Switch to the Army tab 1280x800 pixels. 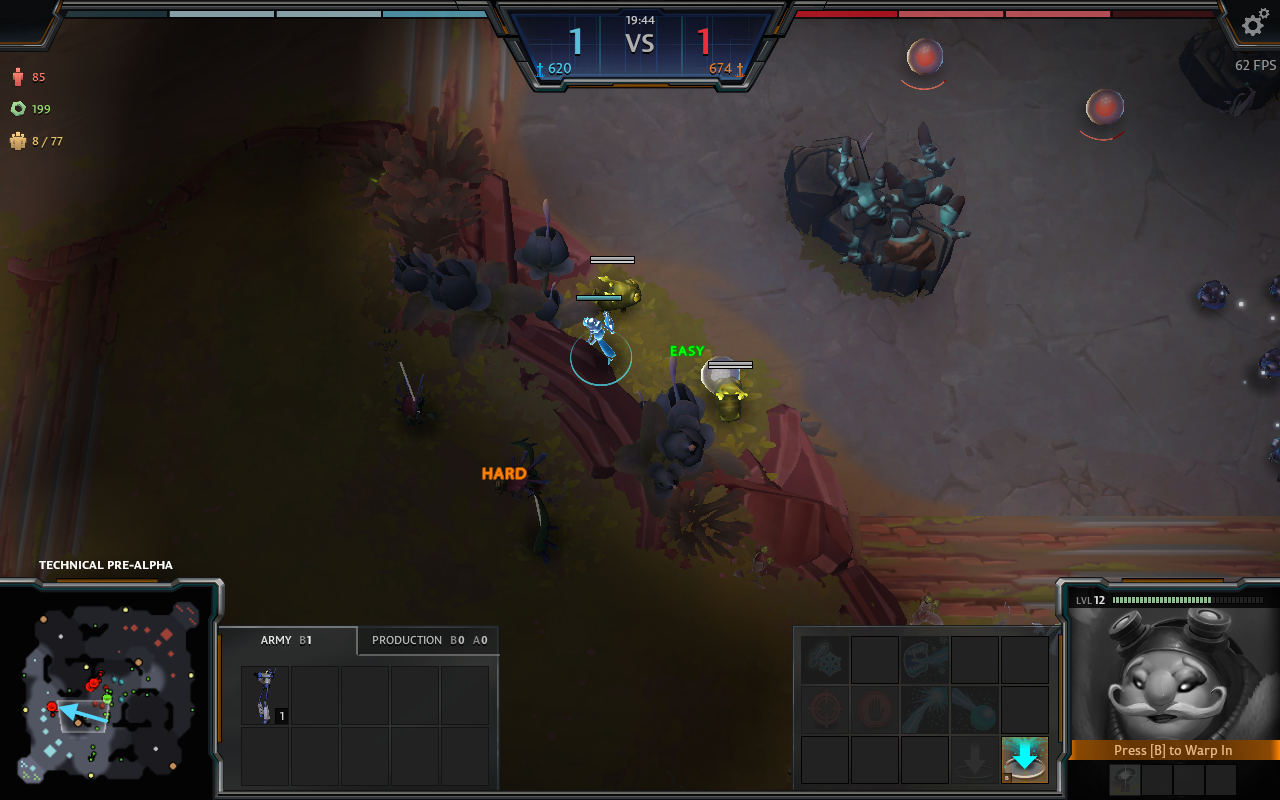click(x=287, y=640)
